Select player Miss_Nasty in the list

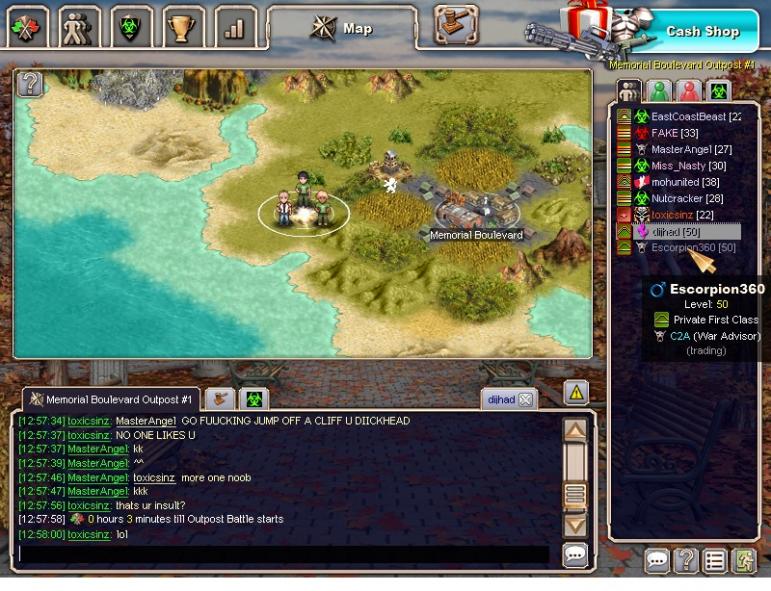(682, 166)
